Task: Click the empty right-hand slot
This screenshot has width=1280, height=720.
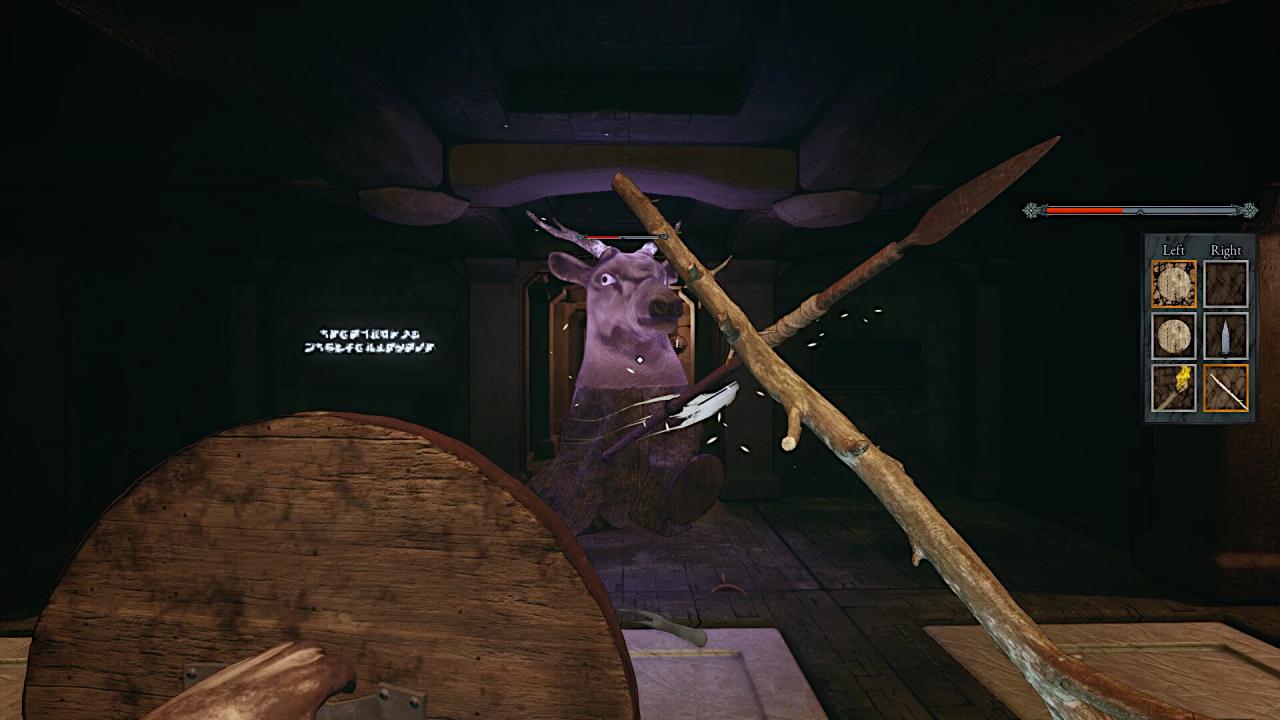Action: (x=1225, y=284)
